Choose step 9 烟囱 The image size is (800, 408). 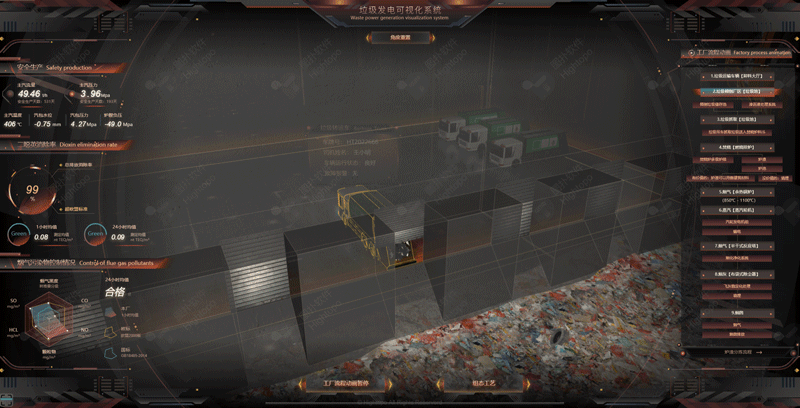(736, 313)
